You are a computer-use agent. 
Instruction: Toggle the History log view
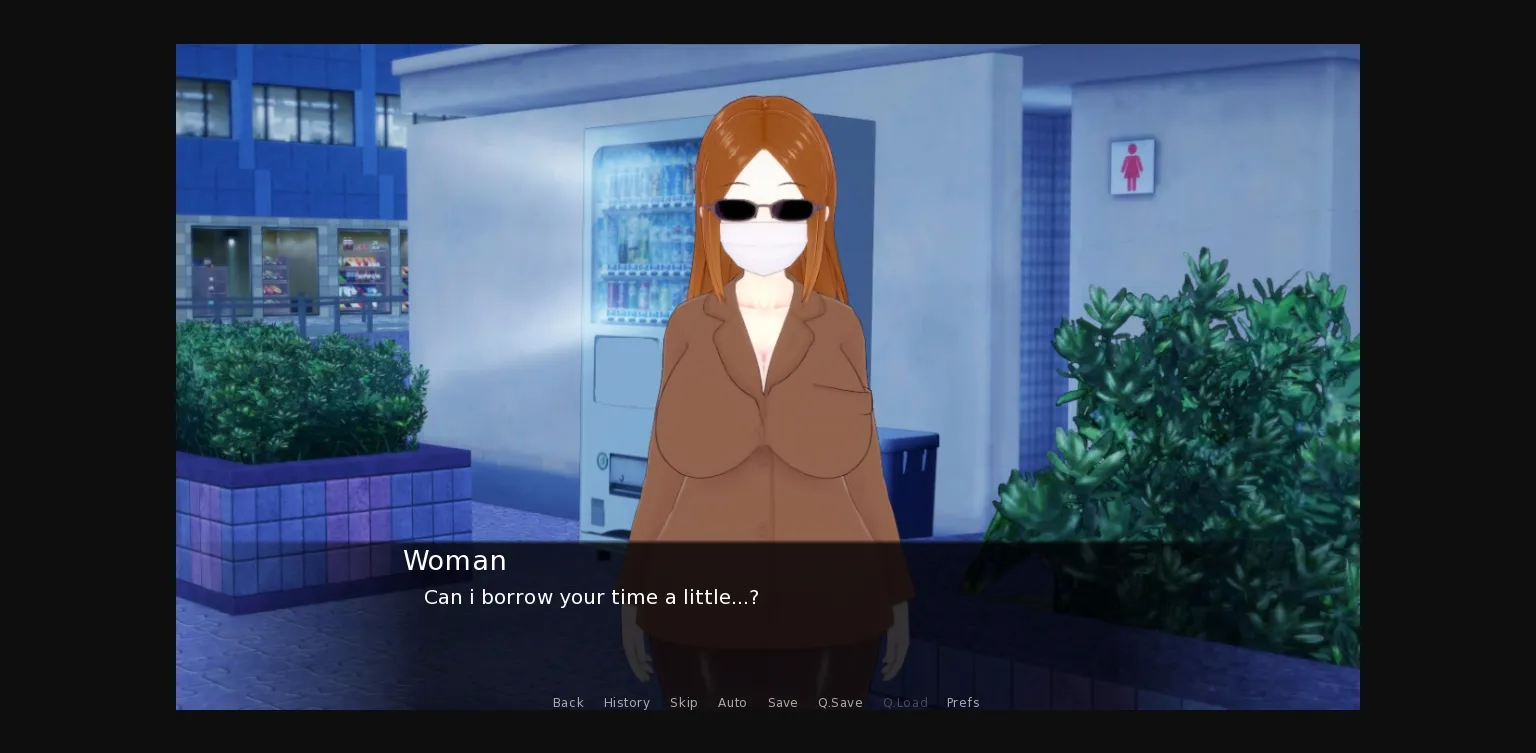626,703
